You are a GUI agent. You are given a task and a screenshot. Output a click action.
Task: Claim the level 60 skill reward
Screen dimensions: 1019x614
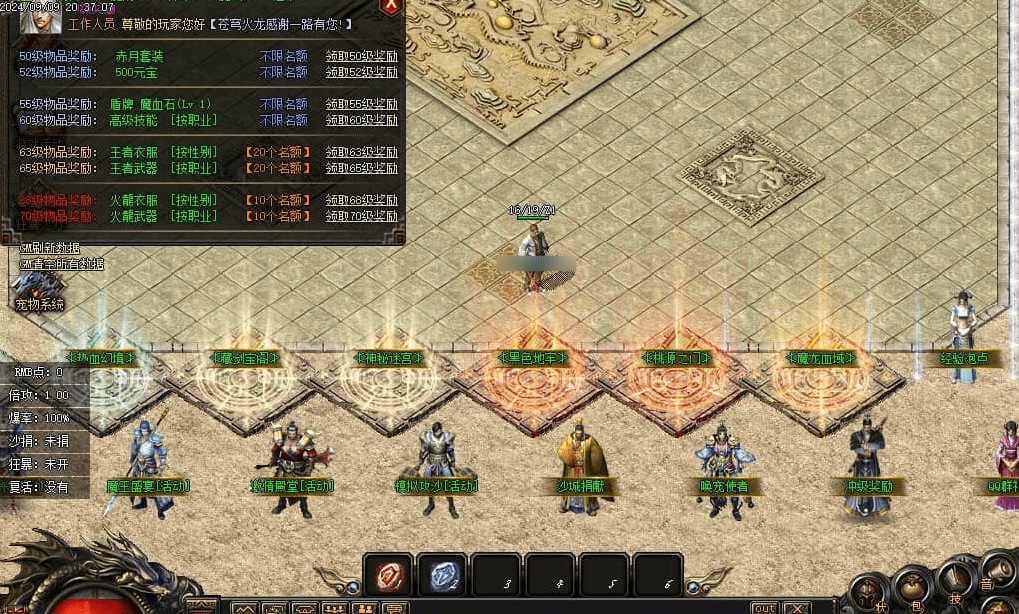point(361,120)
